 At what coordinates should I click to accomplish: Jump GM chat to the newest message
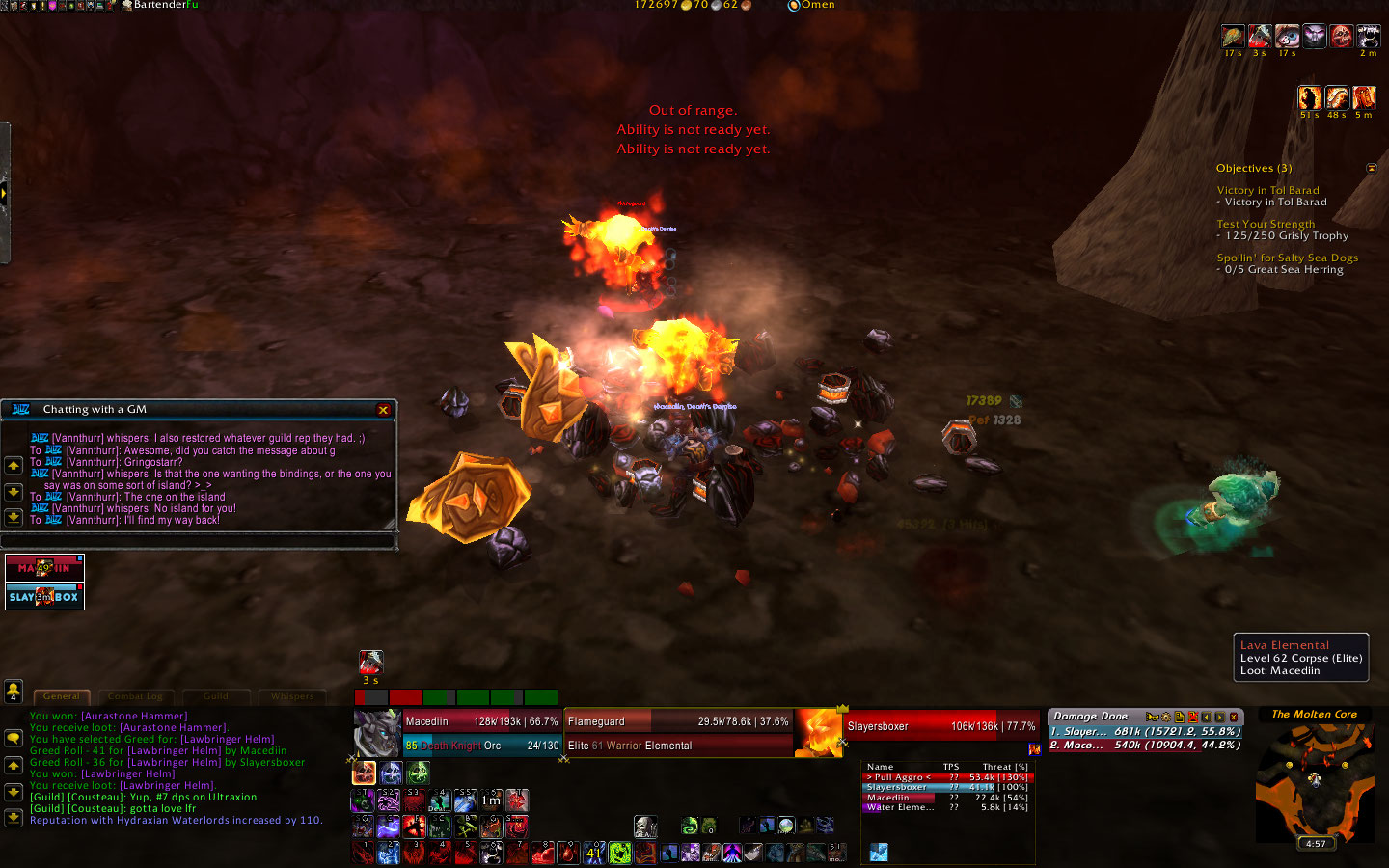coord(14,517)
